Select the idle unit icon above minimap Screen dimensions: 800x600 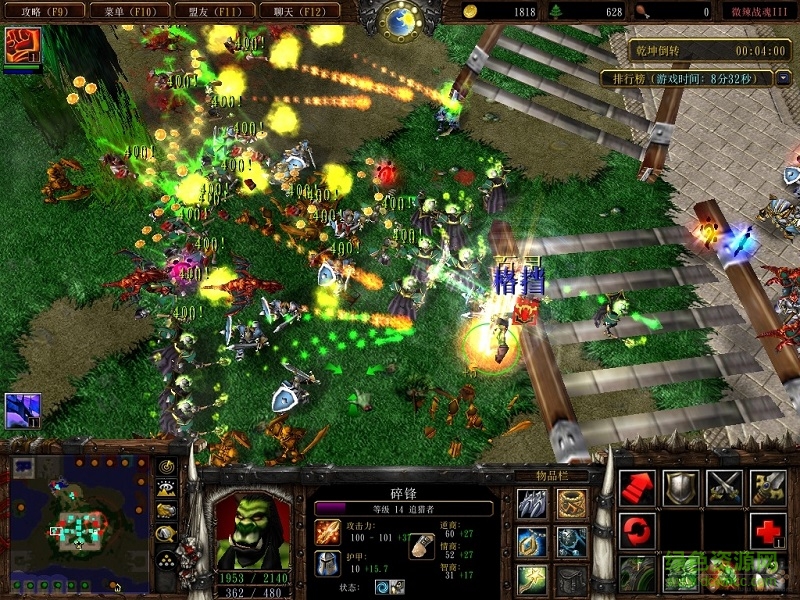(x=22, y=408)
